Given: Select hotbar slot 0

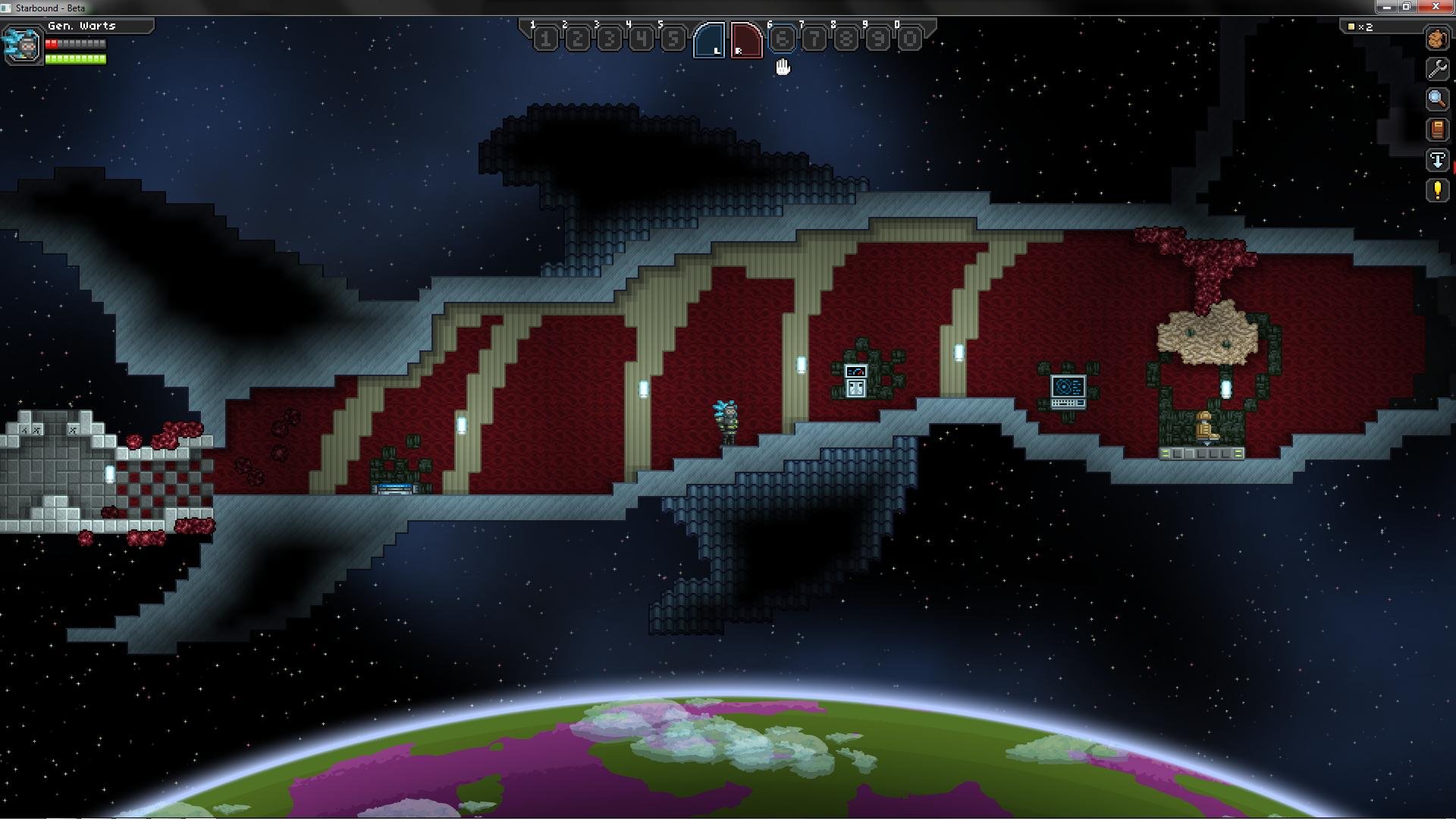Looking at the screenshot, I should click(x=910, y=39).
